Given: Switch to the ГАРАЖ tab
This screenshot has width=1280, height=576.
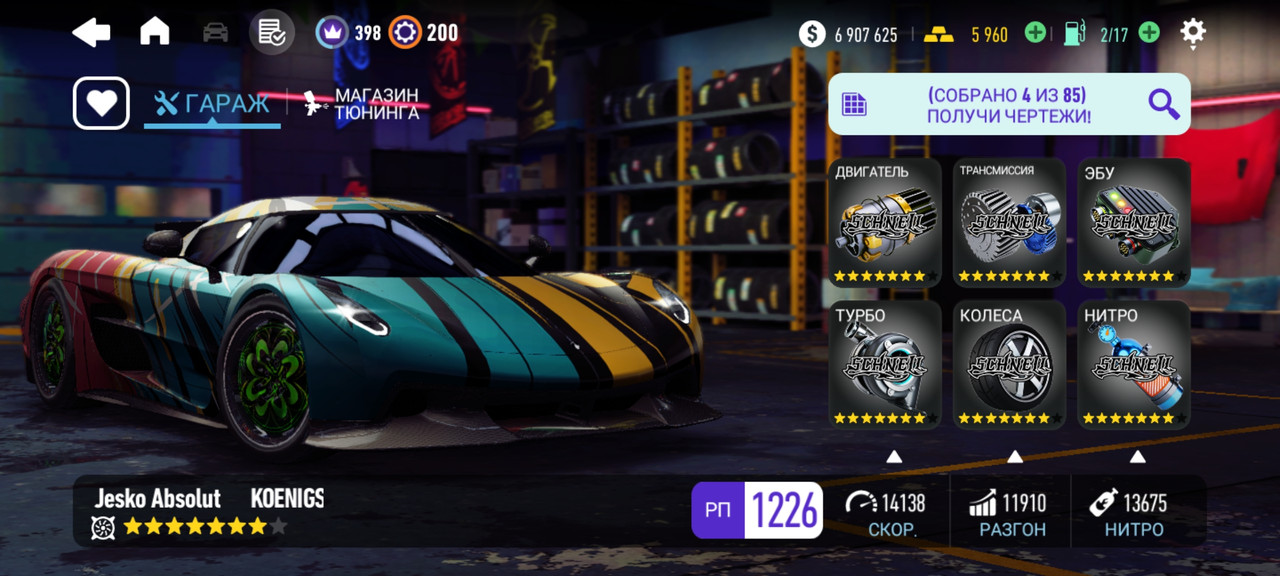Looking at the screenshot, I should coord(212,104).
